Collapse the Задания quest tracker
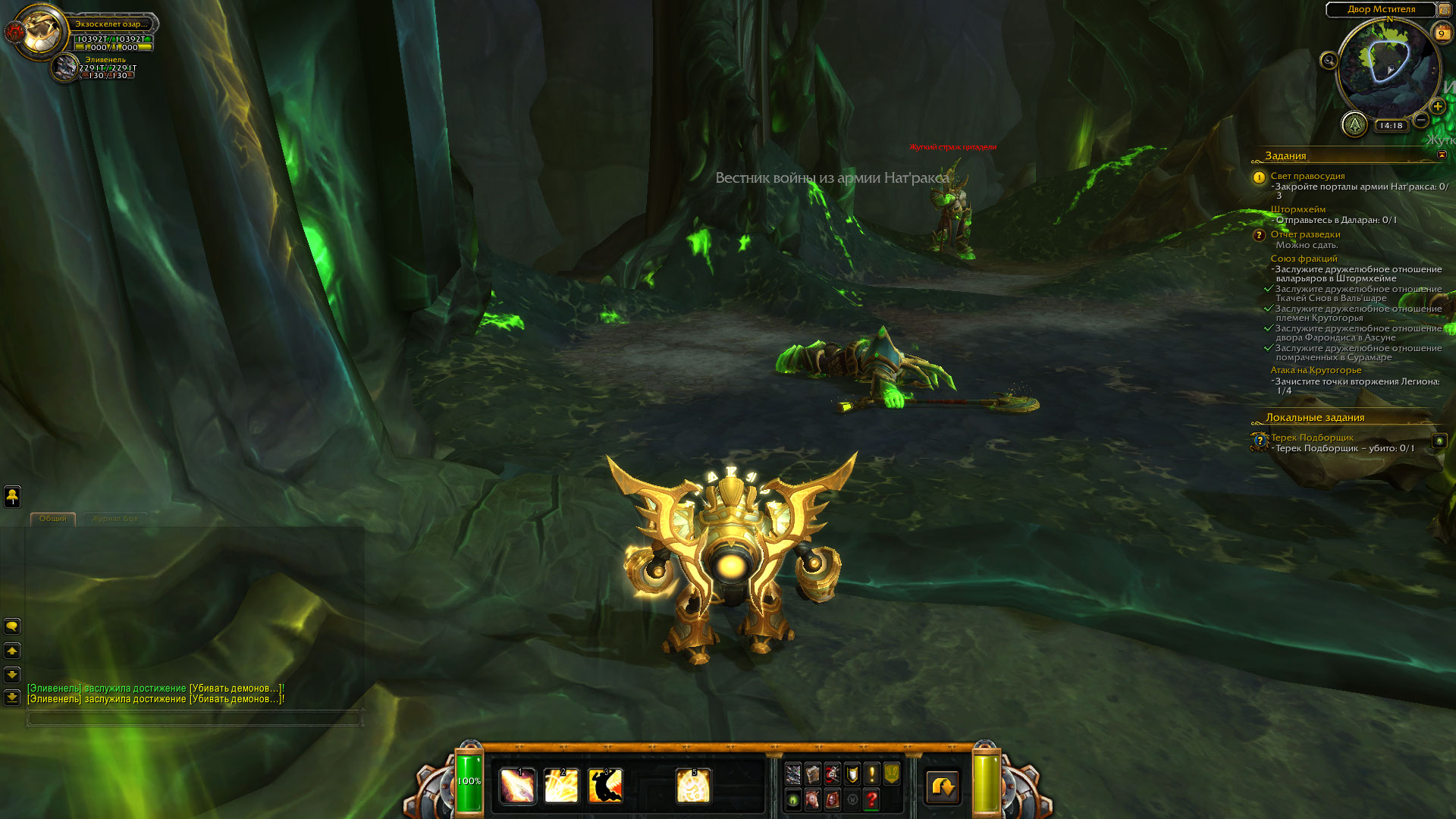 [1442, 155]
